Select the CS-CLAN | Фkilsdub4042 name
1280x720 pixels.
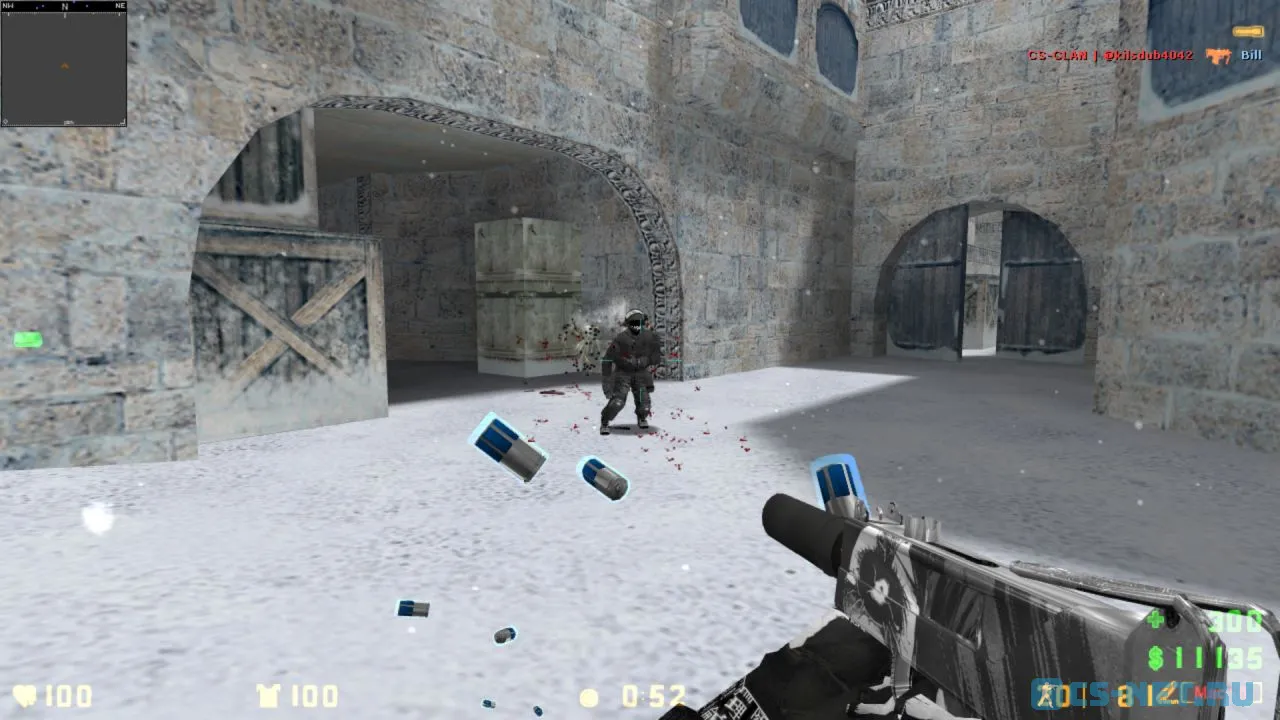(1110, 55)
